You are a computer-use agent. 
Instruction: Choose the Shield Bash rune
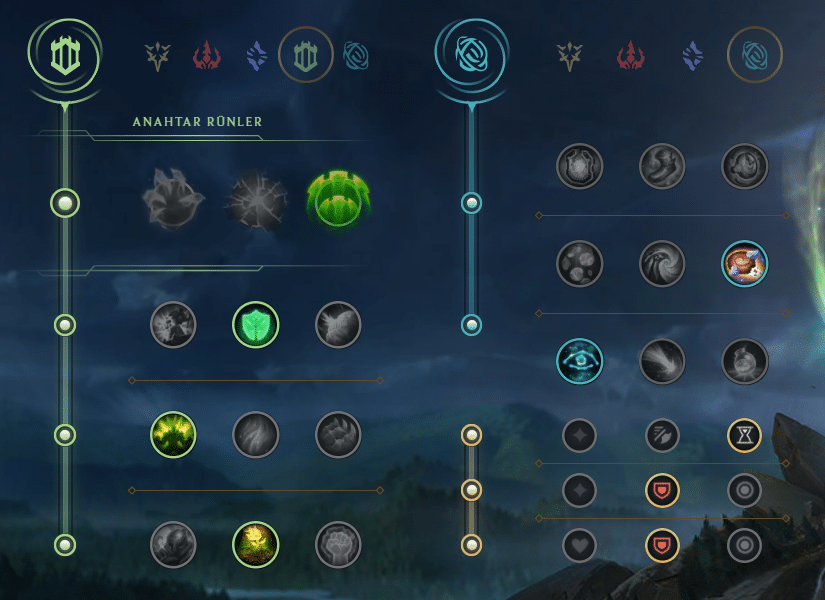pyautogui.click(x=338, y=325)
